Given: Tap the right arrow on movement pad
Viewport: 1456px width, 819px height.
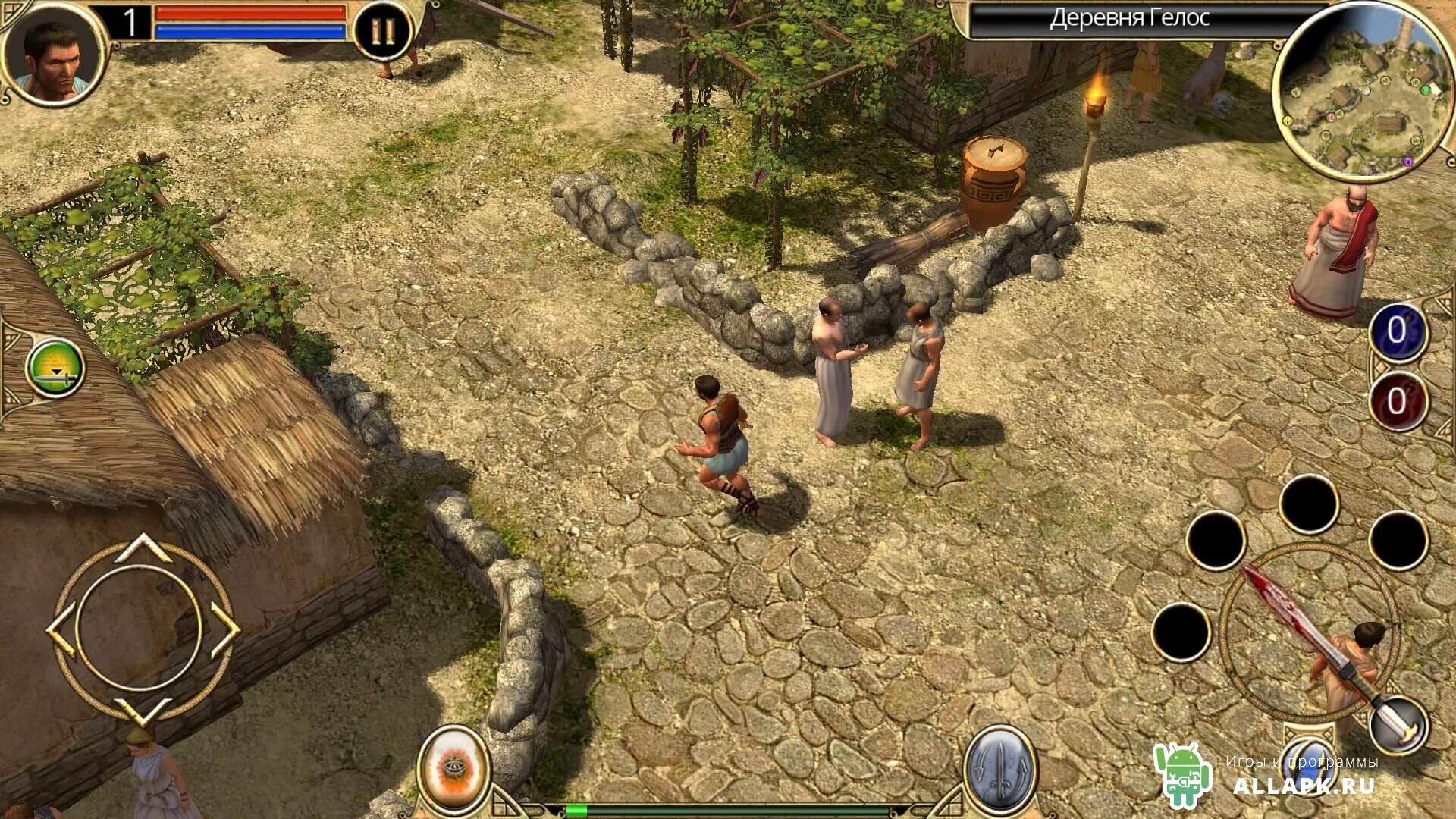Looking at the screenshot, I should [x=224, y=629].
